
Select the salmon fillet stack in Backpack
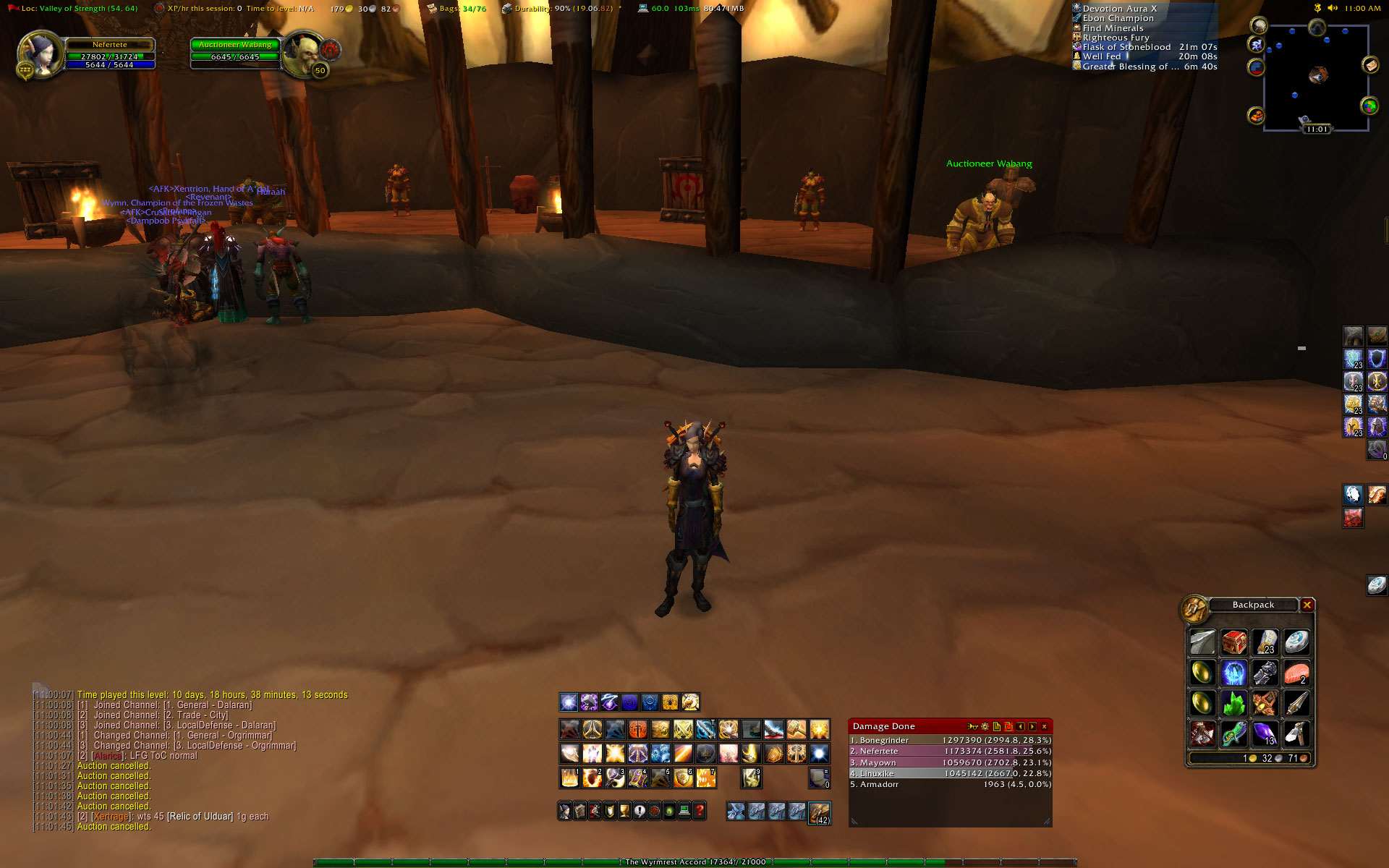[1296, 673]
